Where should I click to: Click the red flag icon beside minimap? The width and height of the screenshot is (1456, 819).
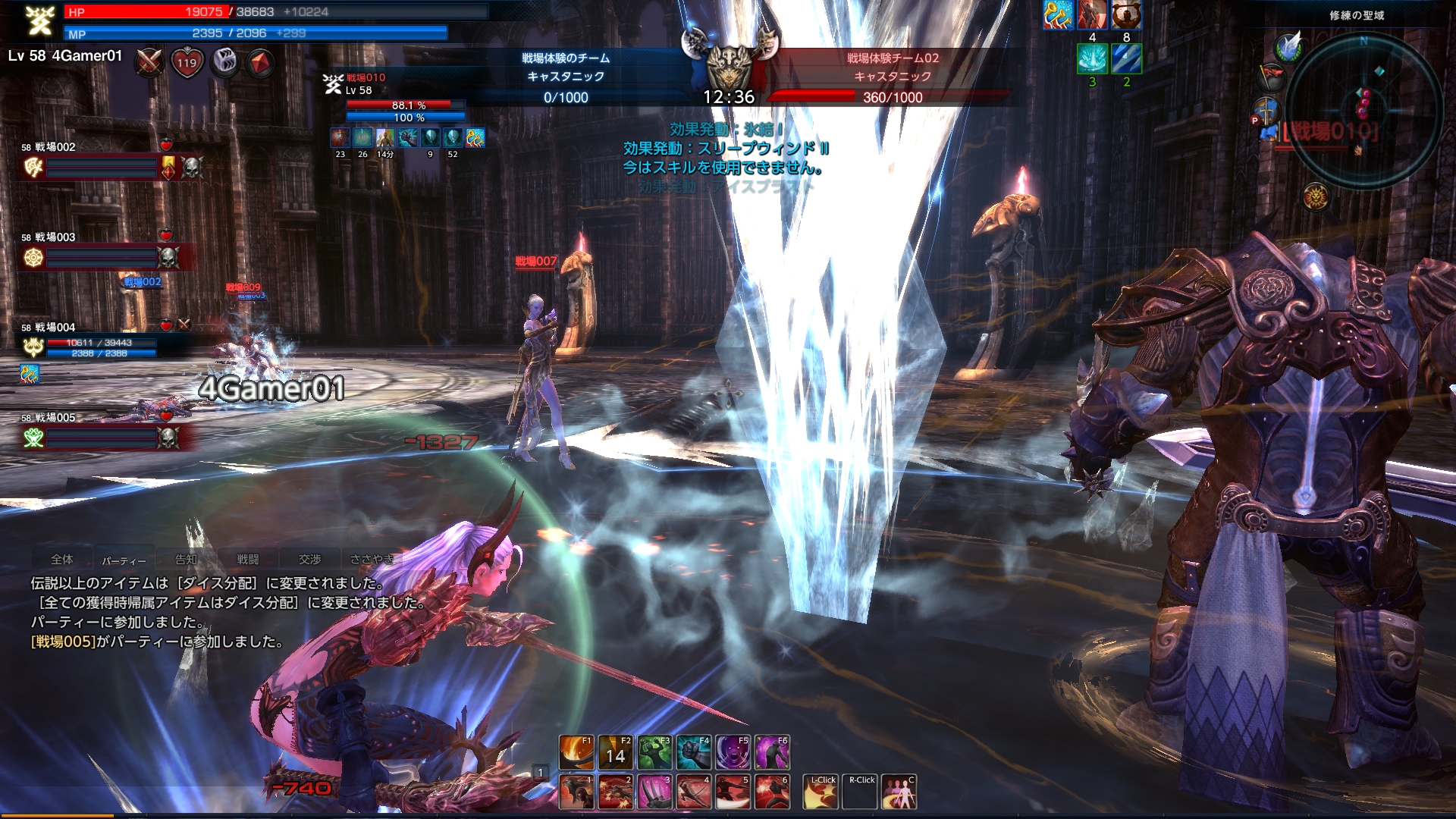click(1271, 76)
